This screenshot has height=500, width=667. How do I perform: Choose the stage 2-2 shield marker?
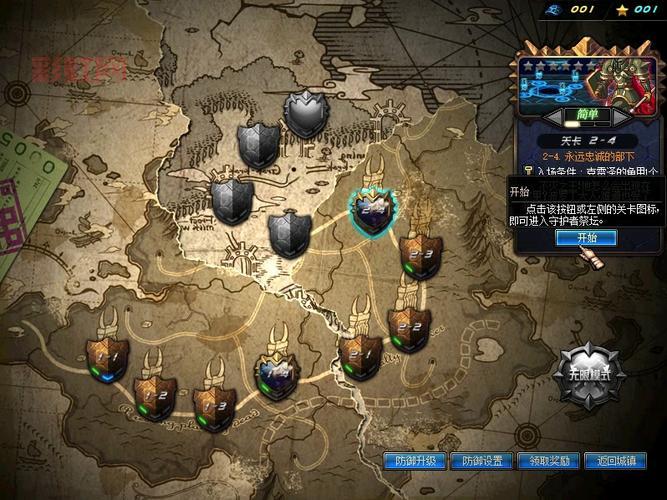[409, 327]
